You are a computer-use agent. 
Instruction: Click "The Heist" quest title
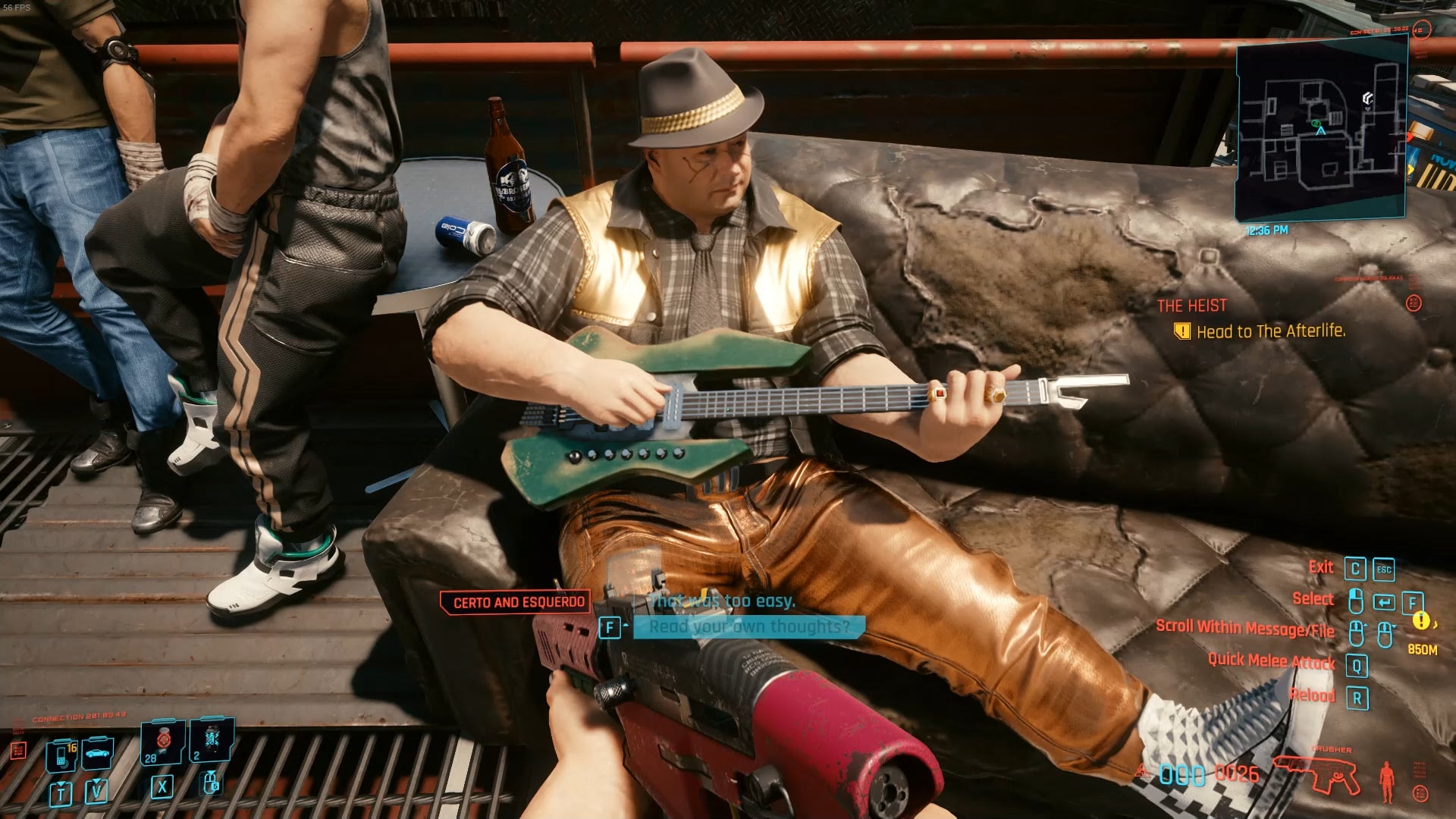tap(1191, 306)
